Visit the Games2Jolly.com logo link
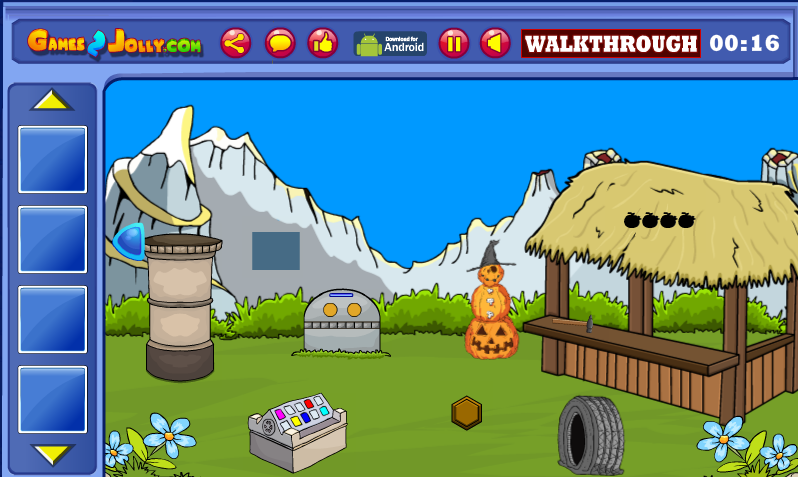This screenshot has height=477, width=798. coord(114,43)
